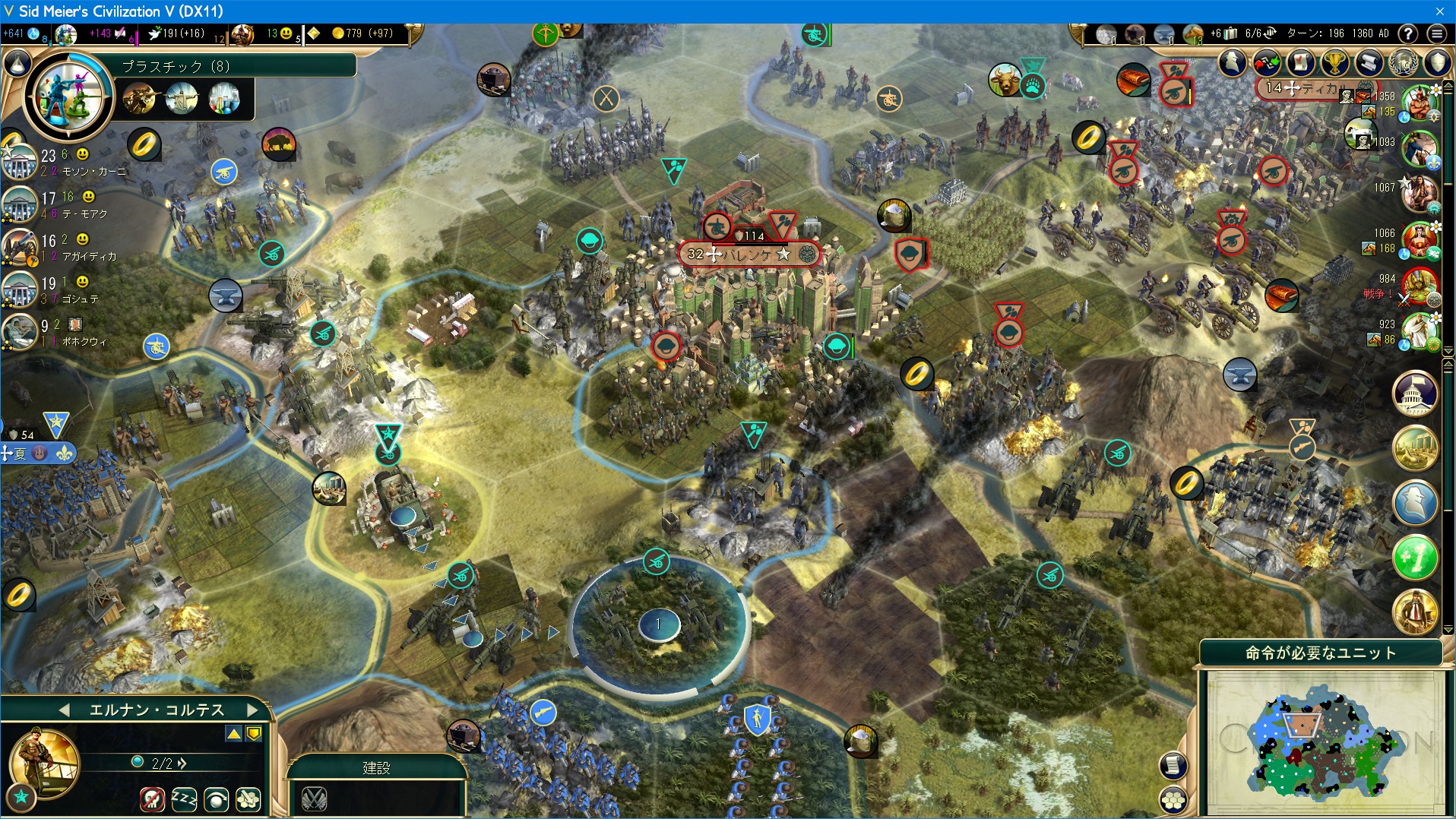Click the green +1 notification
Image resolution: width=1456 pixels, height=819 pixels.
coord(1415,557)
